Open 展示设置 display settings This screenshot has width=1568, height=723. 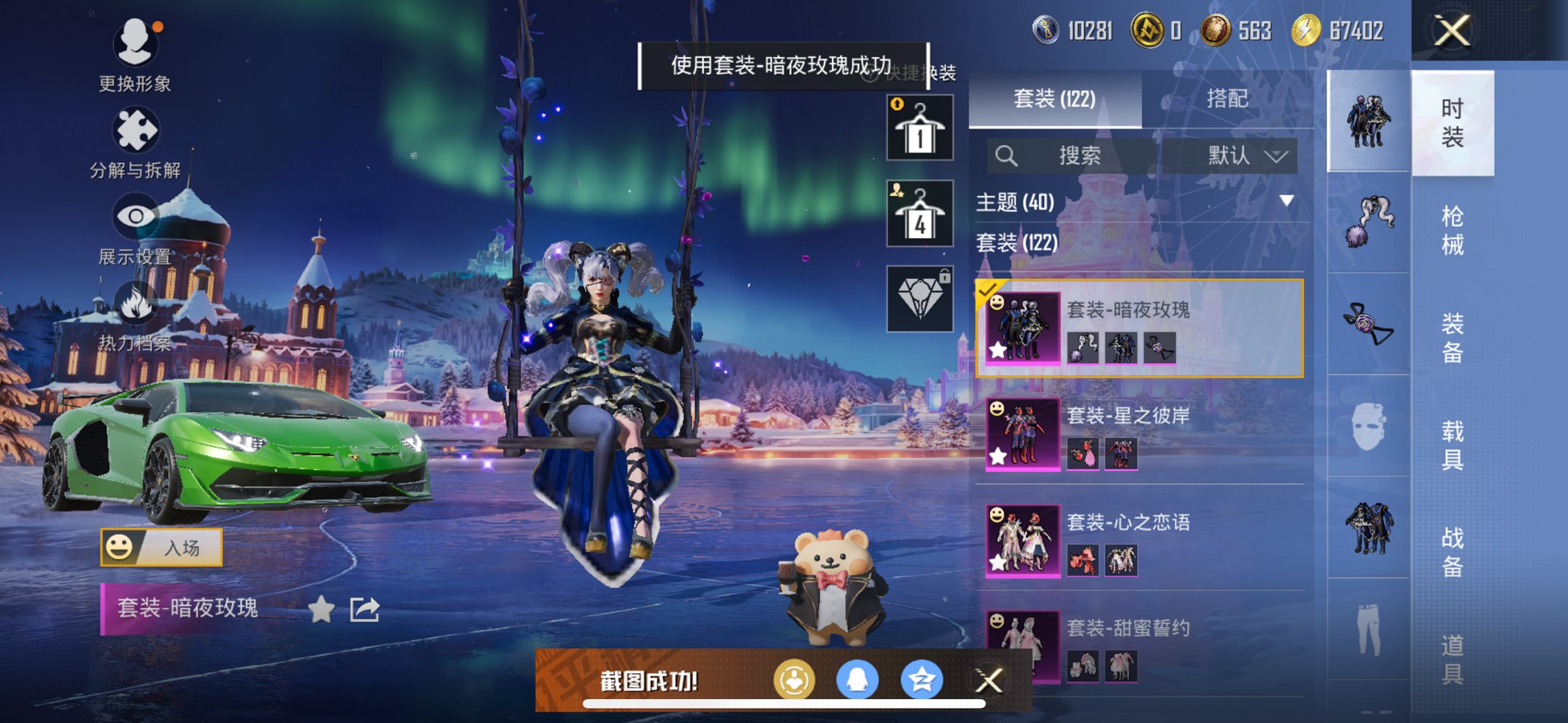pos(135,216)
